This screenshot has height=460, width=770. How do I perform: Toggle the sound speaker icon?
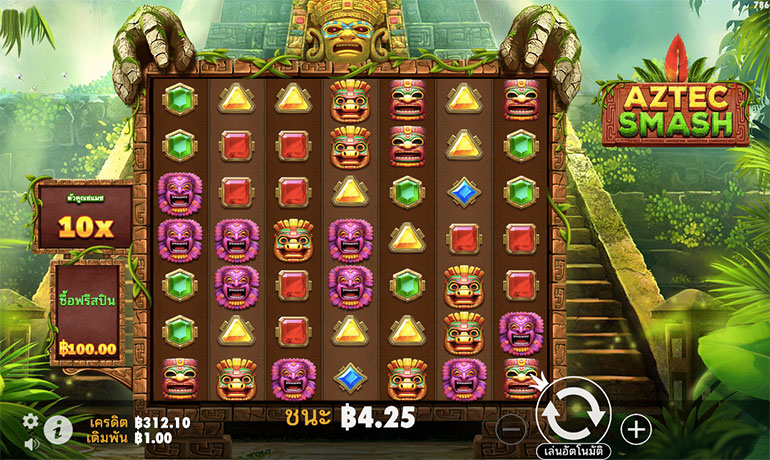[x=31, y=443]
